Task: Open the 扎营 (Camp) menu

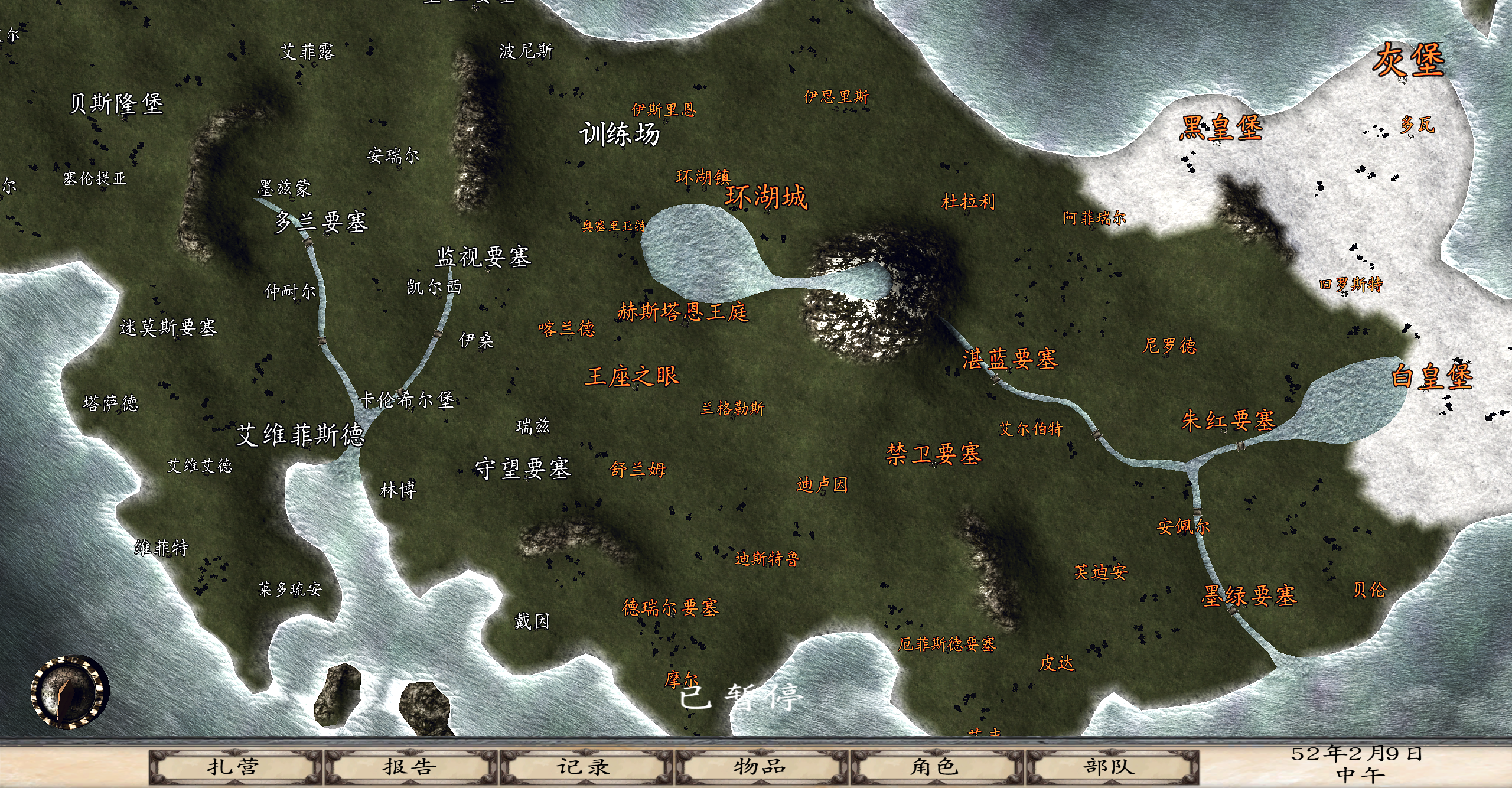Action: tap(234, 767)
